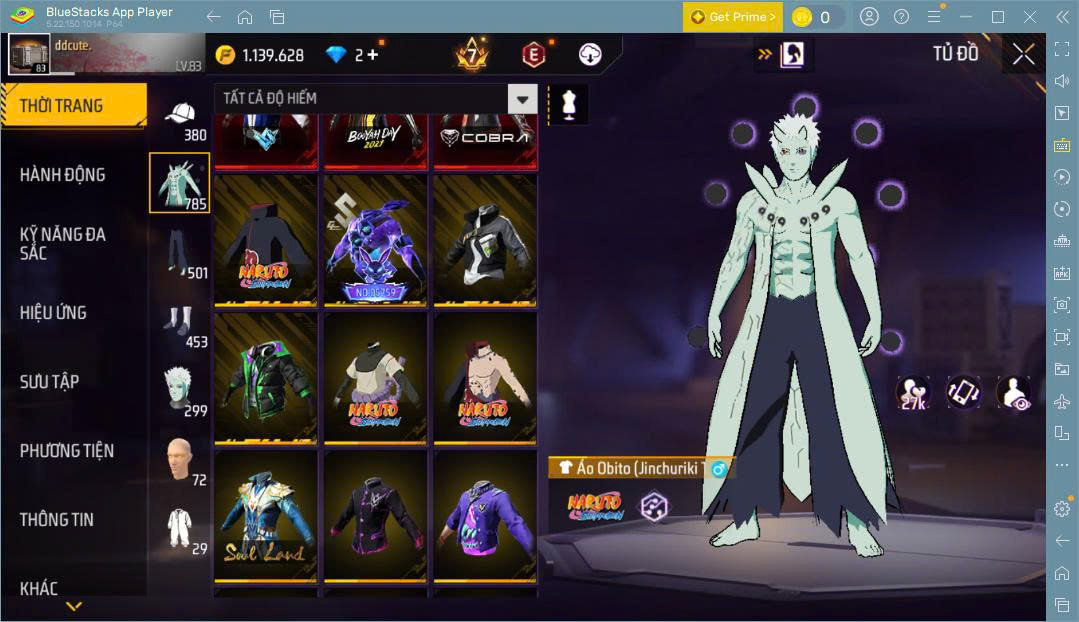Screen dimensions: 1079x622
Task: Open the HÀNH ĐỘNG category
Action: [x=62, y=175]
